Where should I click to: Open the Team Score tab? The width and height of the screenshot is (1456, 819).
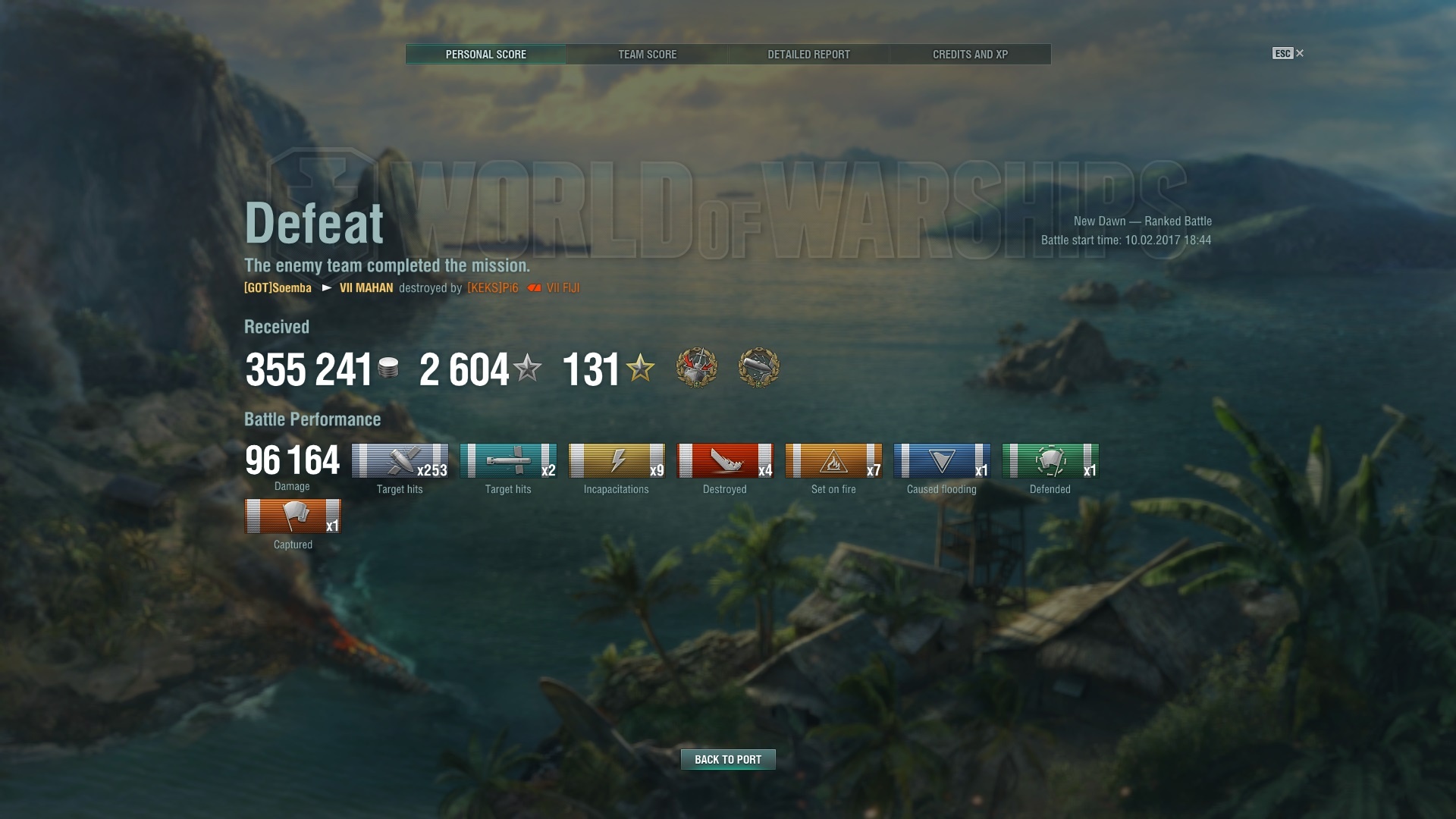(647, 55)
